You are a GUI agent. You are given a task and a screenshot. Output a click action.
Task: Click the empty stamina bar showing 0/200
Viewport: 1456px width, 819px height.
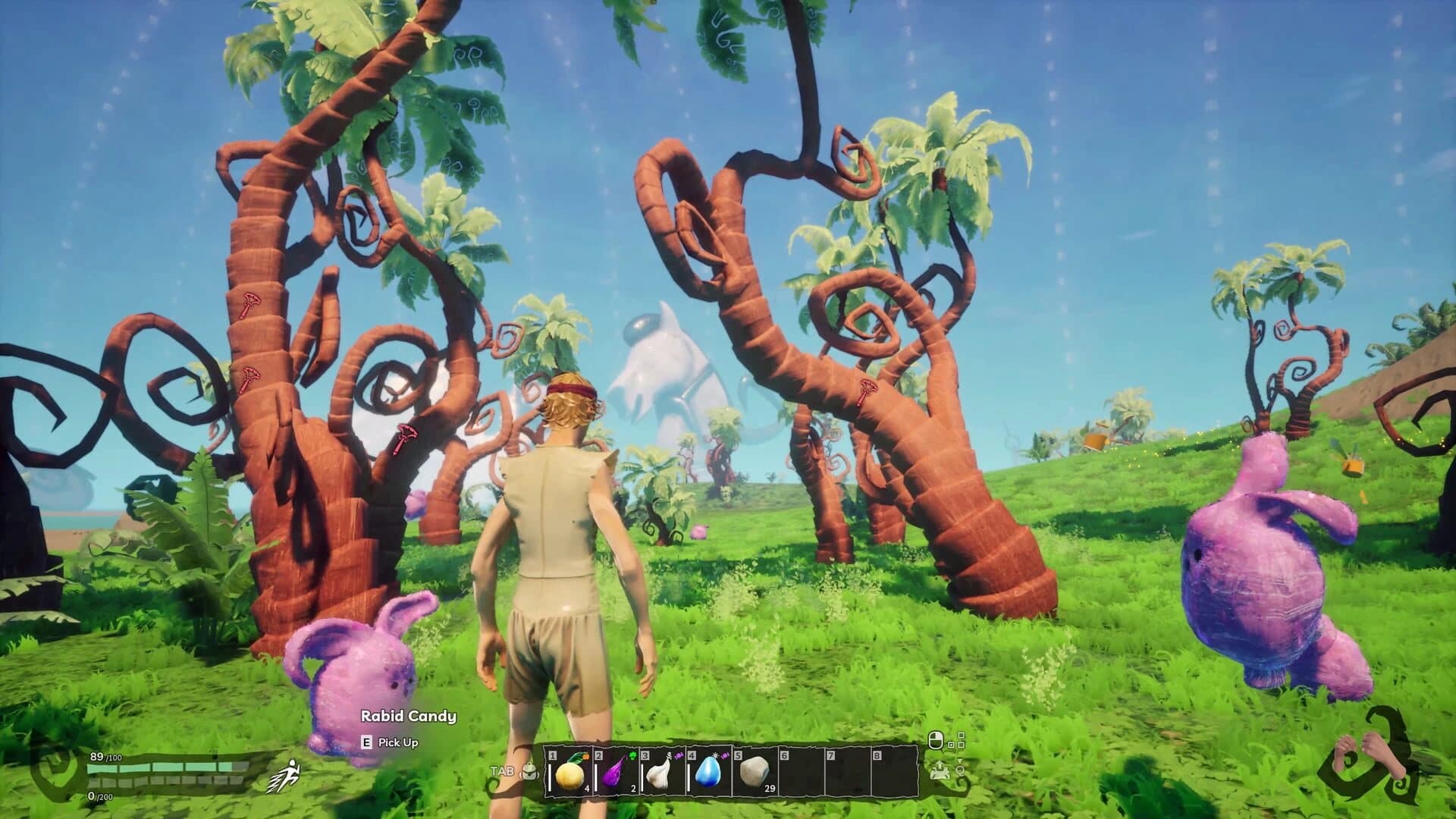coord(163,781)
